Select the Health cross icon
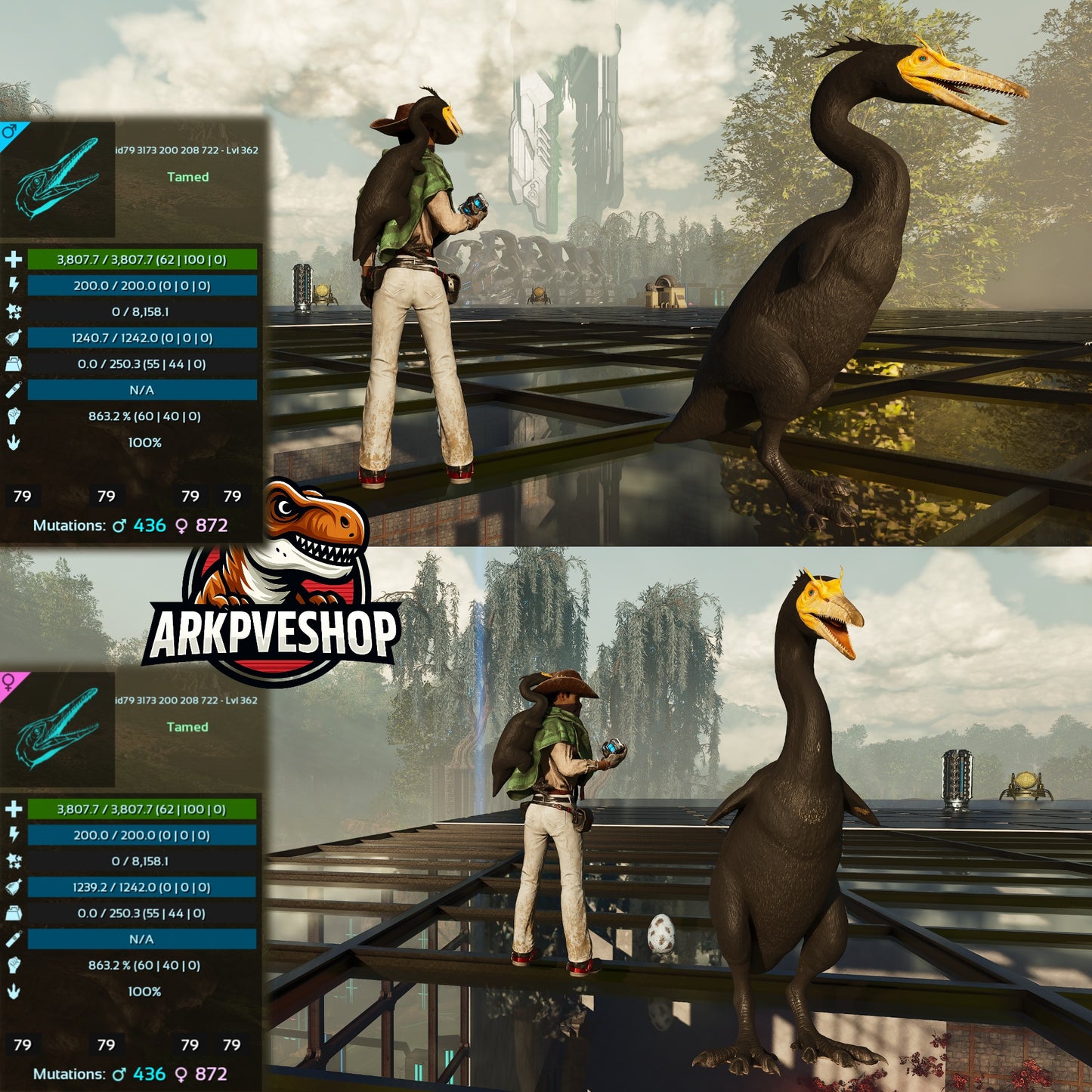 (x=12, y=259)
